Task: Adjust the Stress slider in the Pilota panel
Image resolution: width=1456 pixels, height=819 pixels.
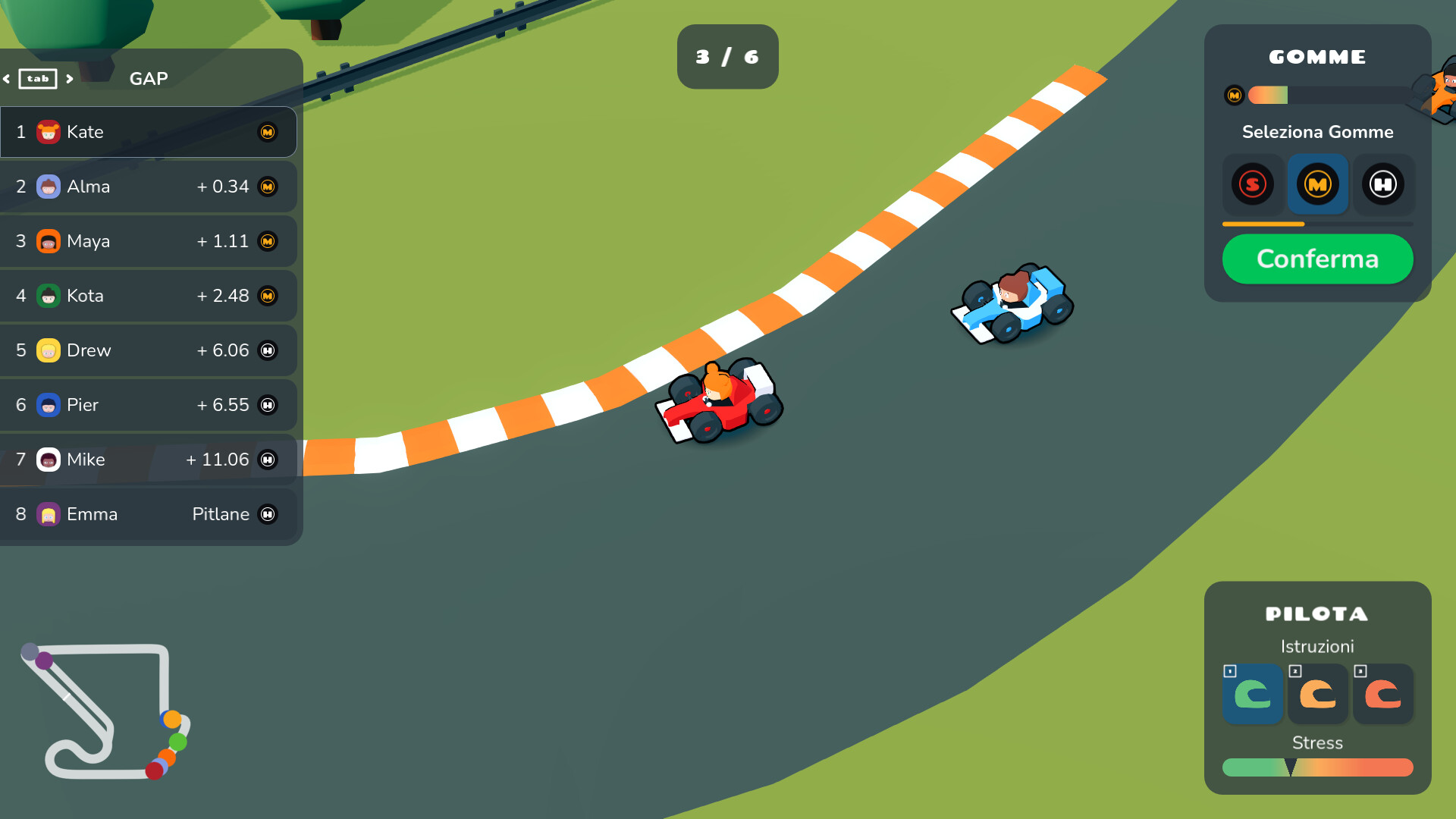Action: point(1317,767)
